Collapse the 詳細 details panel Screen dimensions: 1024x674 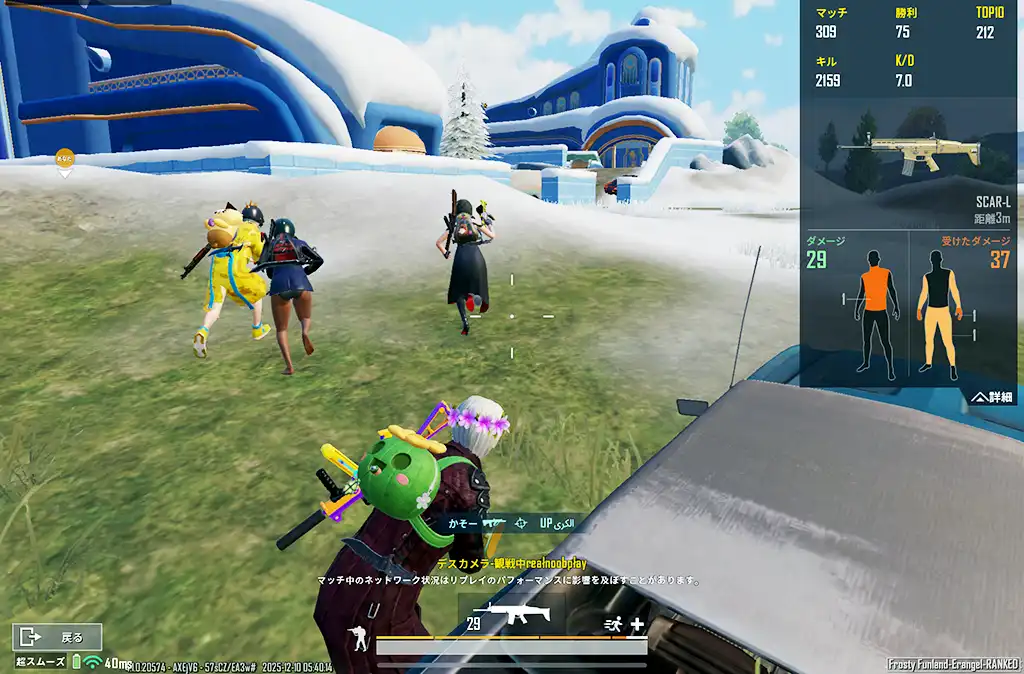click(x=991, y=397)
